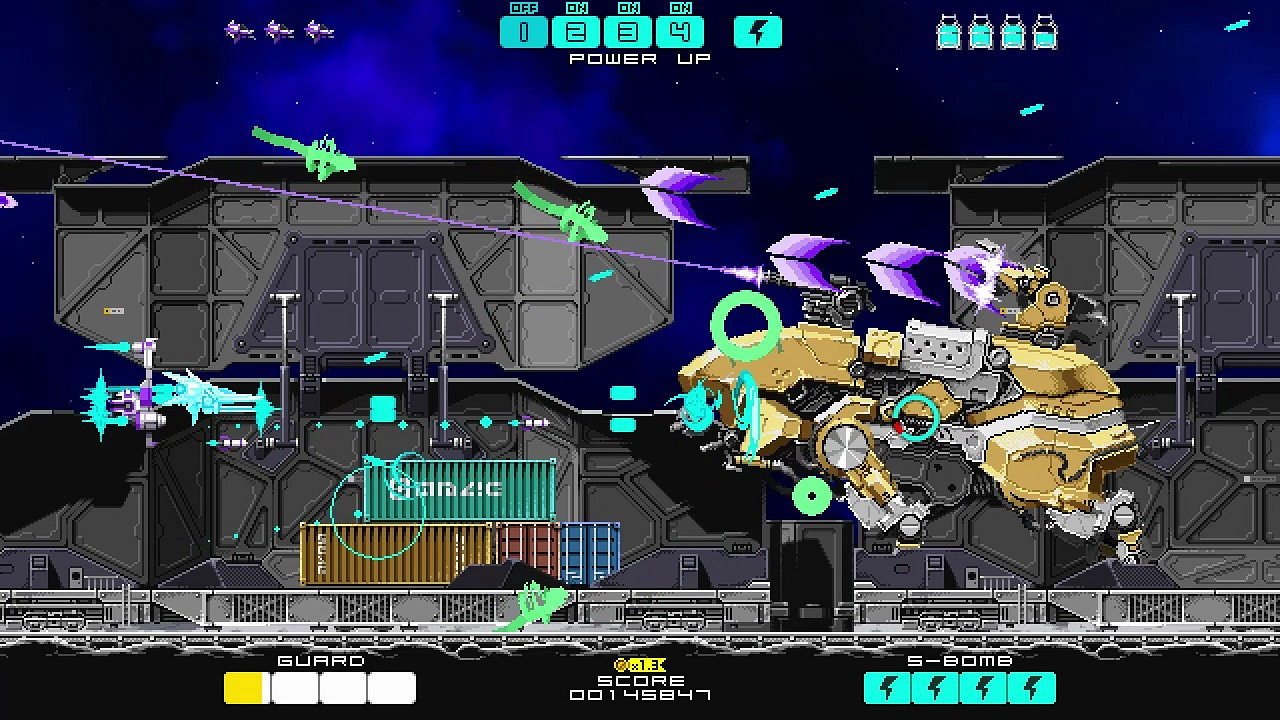This screenshot has width=1280, height=720.
Task: Click the filled yellow Guard gauge segment
Action: (241, 687)
